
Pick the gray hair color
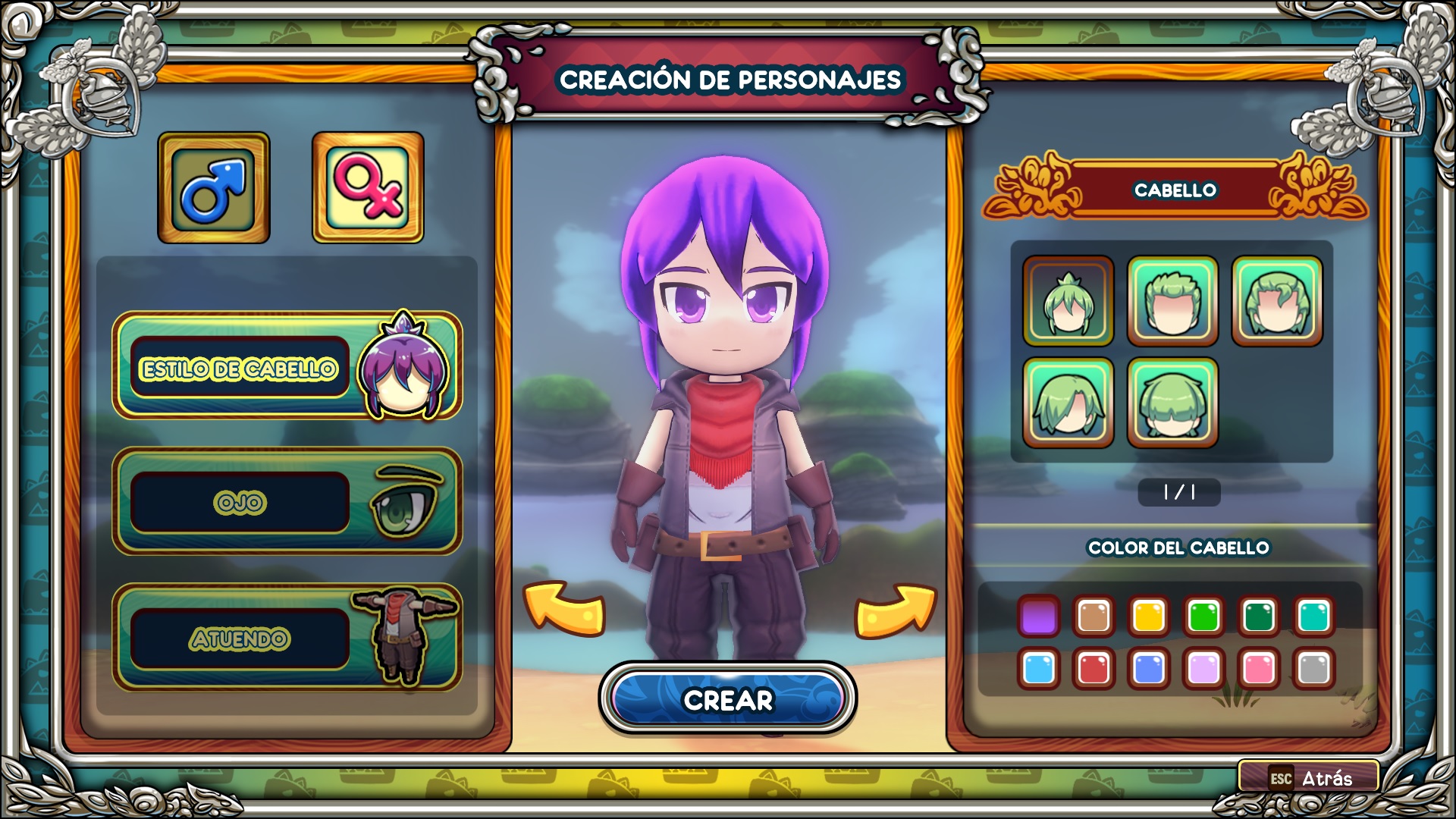1313,669
